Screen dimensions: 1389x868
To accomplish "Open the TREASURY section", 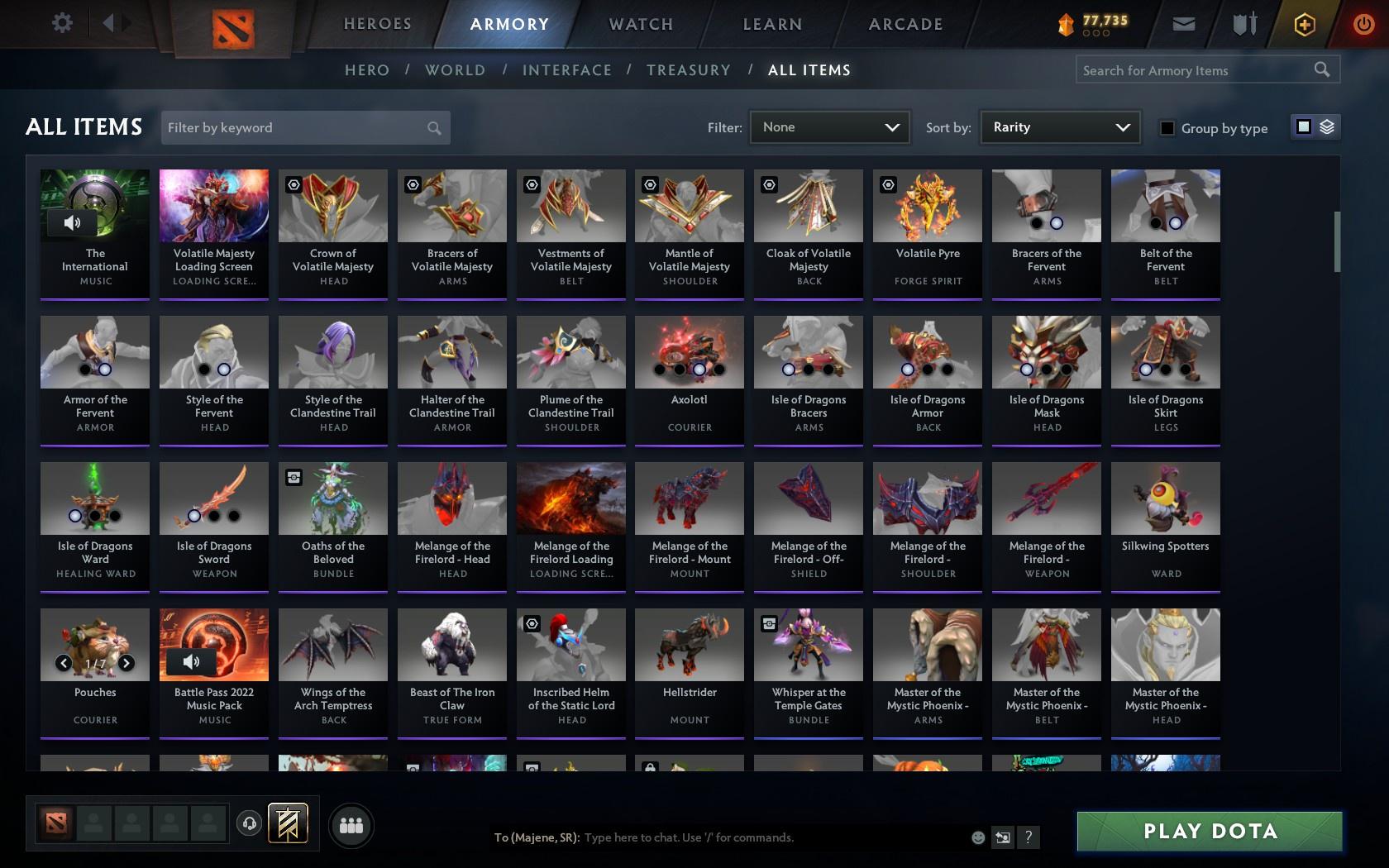I will (689, 70).
